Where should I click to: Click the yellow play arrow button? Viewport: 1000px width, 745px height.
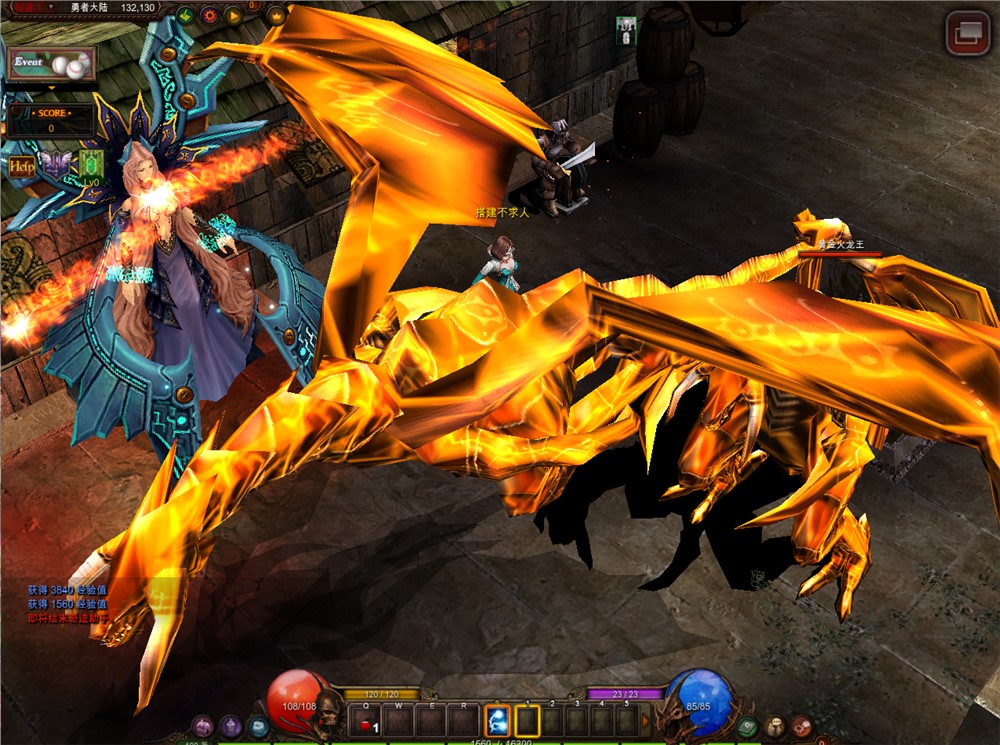[x=234, y=15]
